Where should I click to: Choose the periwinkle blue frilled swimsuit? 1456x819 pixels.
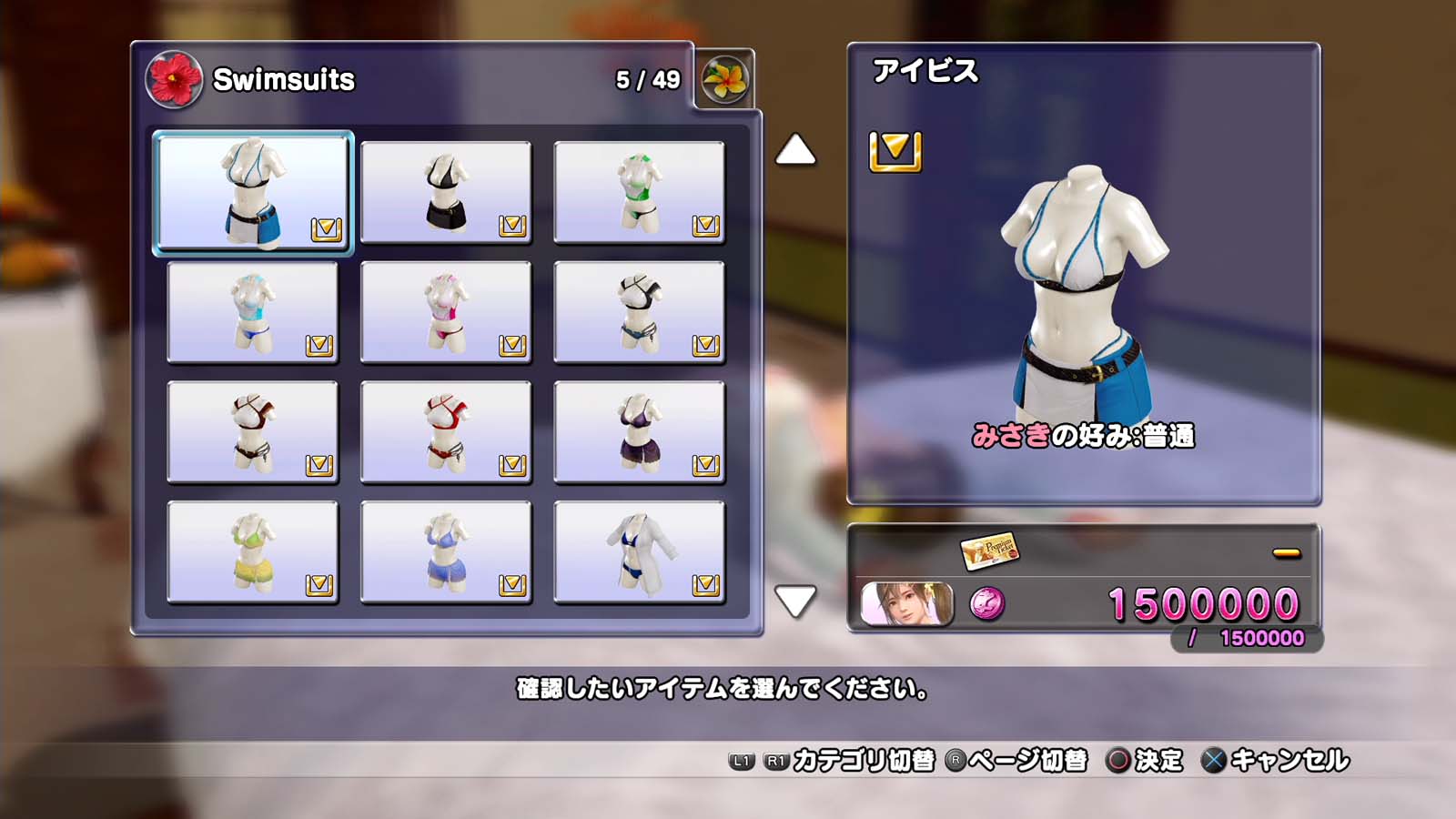446,552
